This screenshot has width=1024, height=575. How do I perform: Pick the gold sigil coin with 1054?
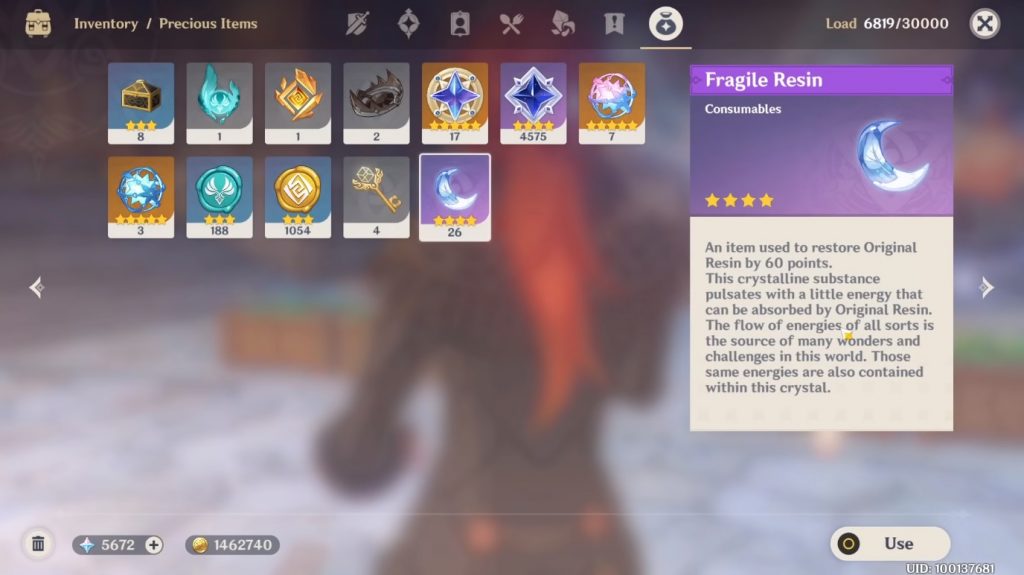point(298,196)
